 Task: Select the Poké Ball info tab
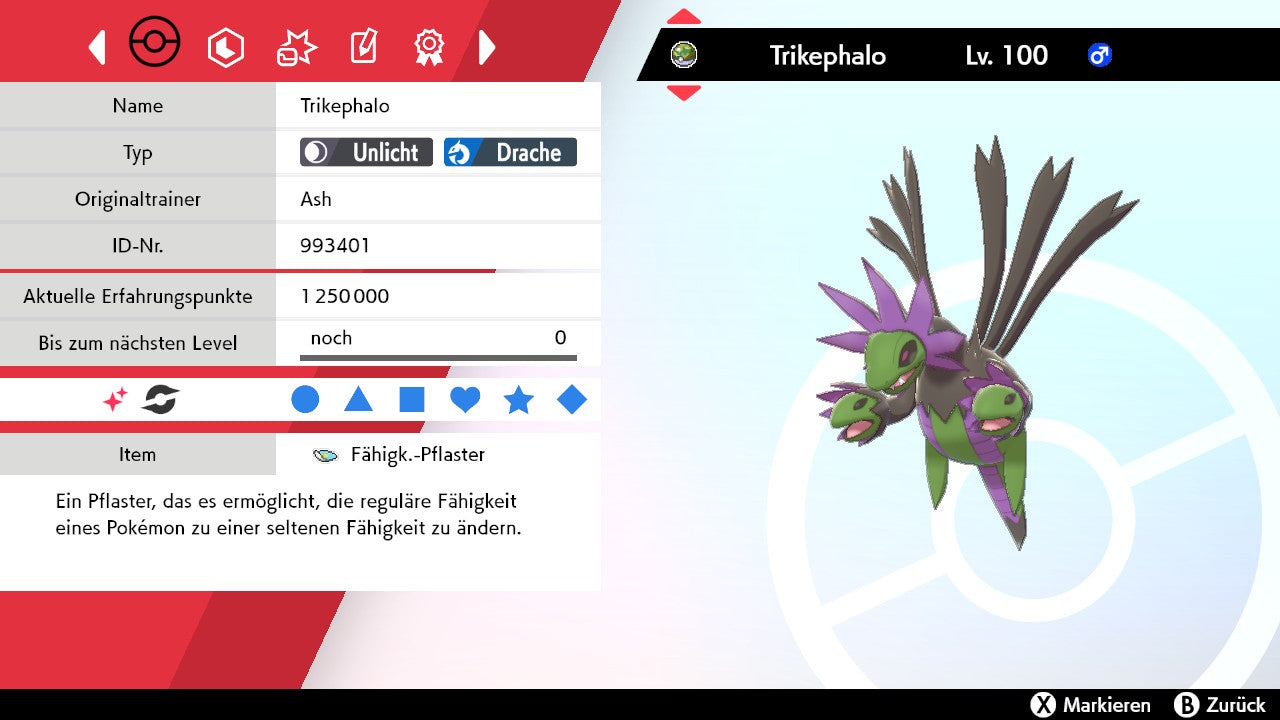(155, 45)
